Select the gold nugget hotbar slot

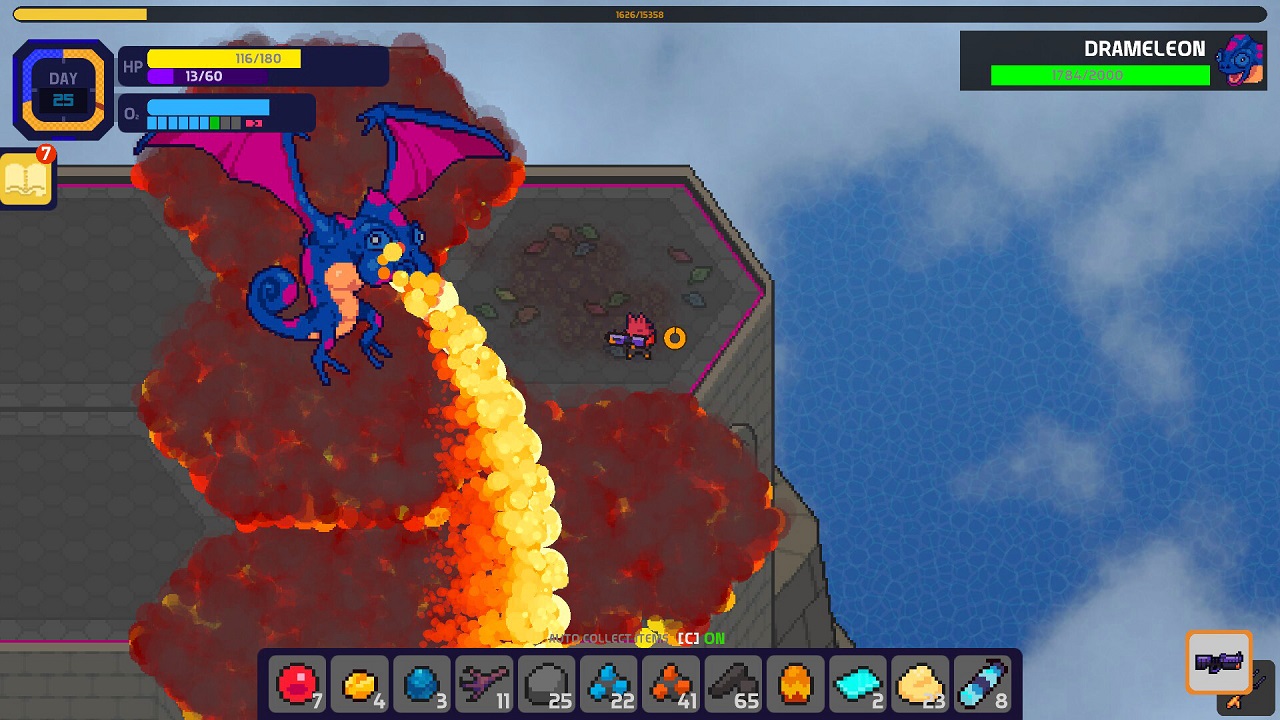[359, 685]
